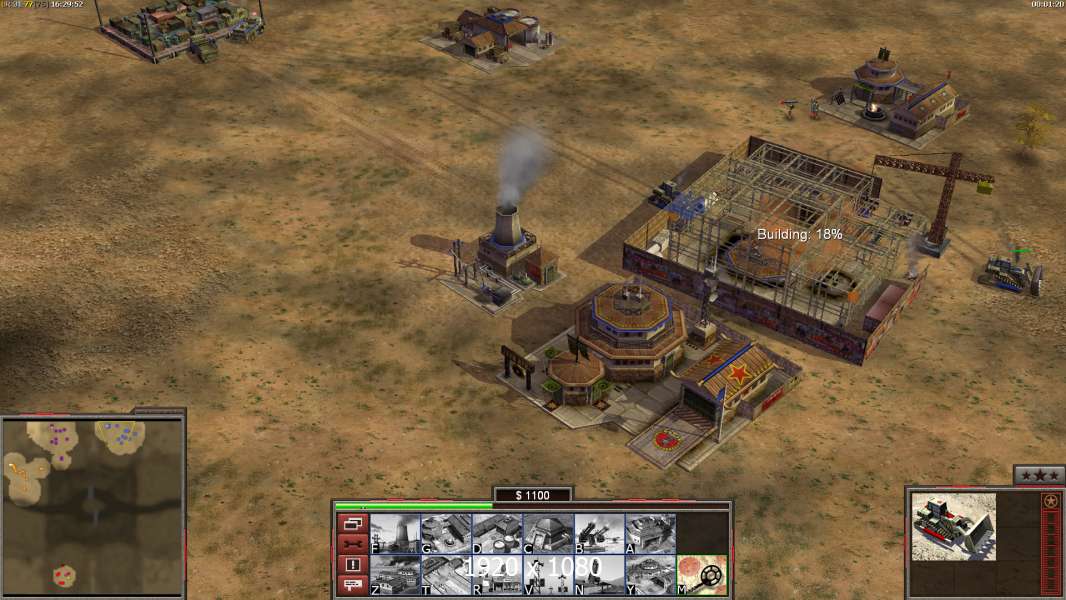Open the three-star general's powers button
1066x600 pixels.
click(x=1038, y=475)
